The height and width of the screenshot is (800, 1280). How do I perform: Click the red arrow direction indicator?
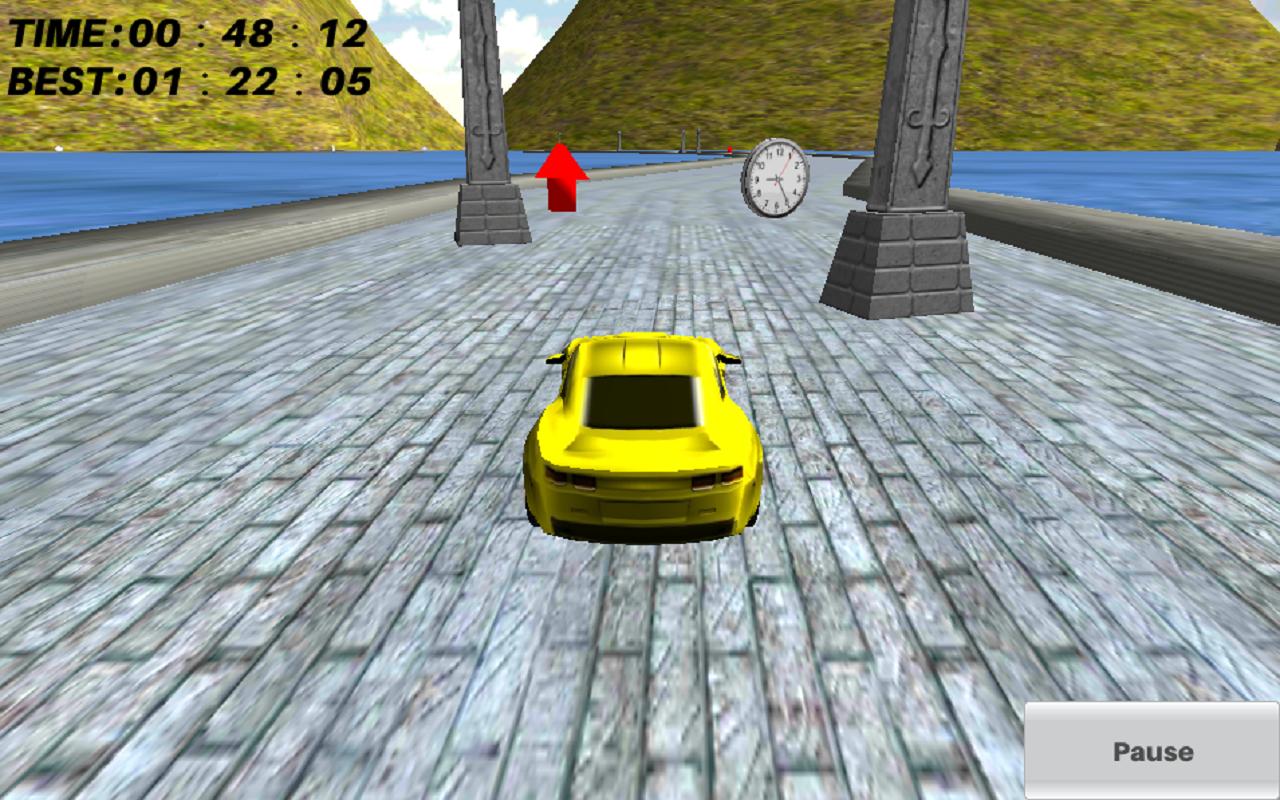point(561,177)
